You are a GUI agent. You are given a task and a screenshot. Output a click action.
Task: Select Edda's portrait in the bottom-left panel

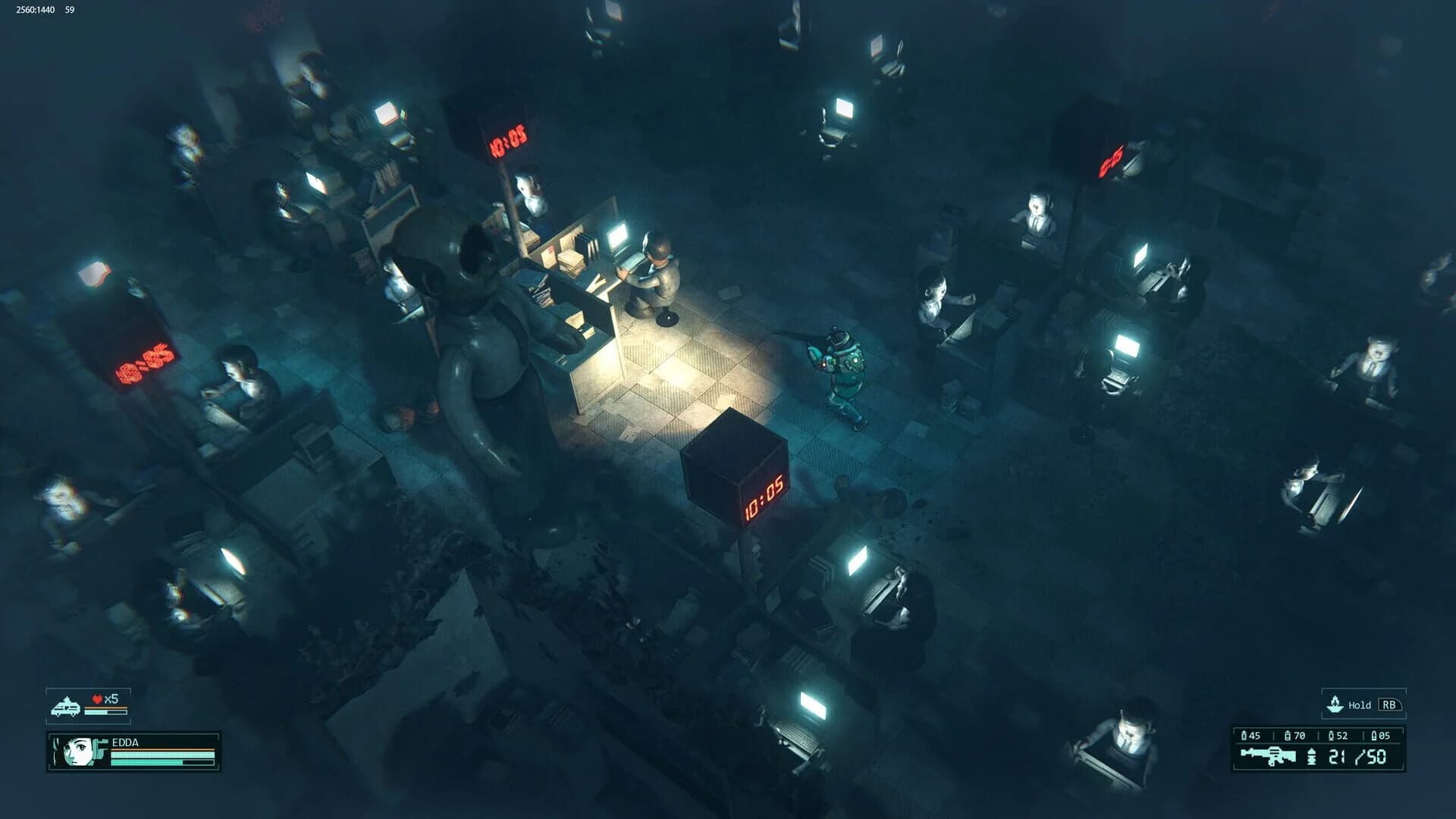point(76,754)
